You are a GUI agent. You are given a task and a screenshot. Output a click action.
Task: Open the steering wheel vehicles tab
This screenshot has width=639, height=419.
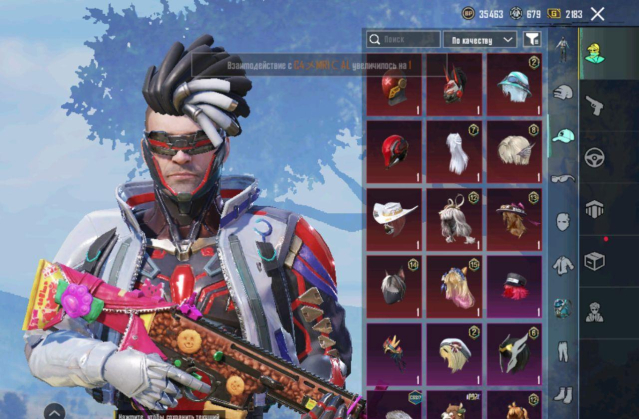point(594,157)
